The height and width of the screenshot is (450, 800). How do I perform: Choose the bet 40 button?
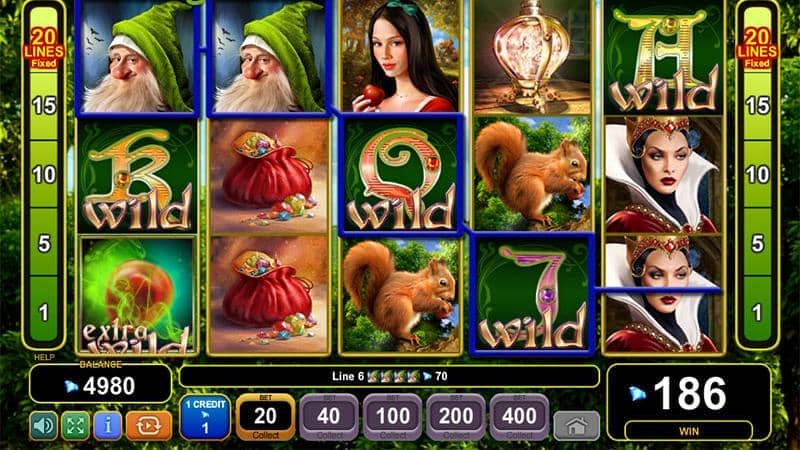pyautogui.click(x=327, y=417)
